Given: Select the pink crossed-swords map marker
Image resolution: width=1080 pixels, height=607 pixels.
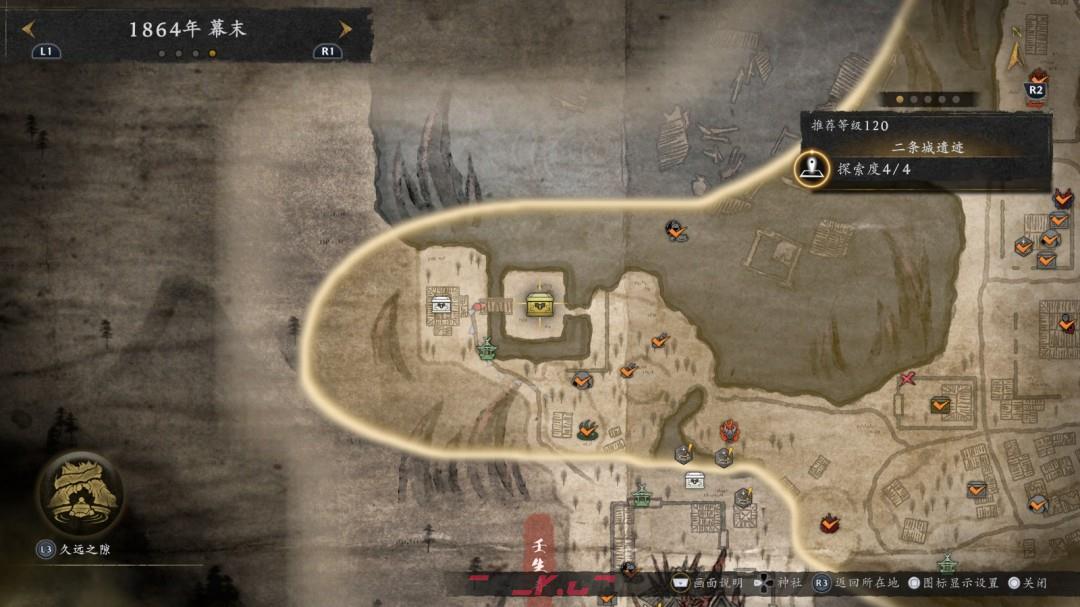Looking at the screenshot, I should pyautogui.click(x=907, y=378).
